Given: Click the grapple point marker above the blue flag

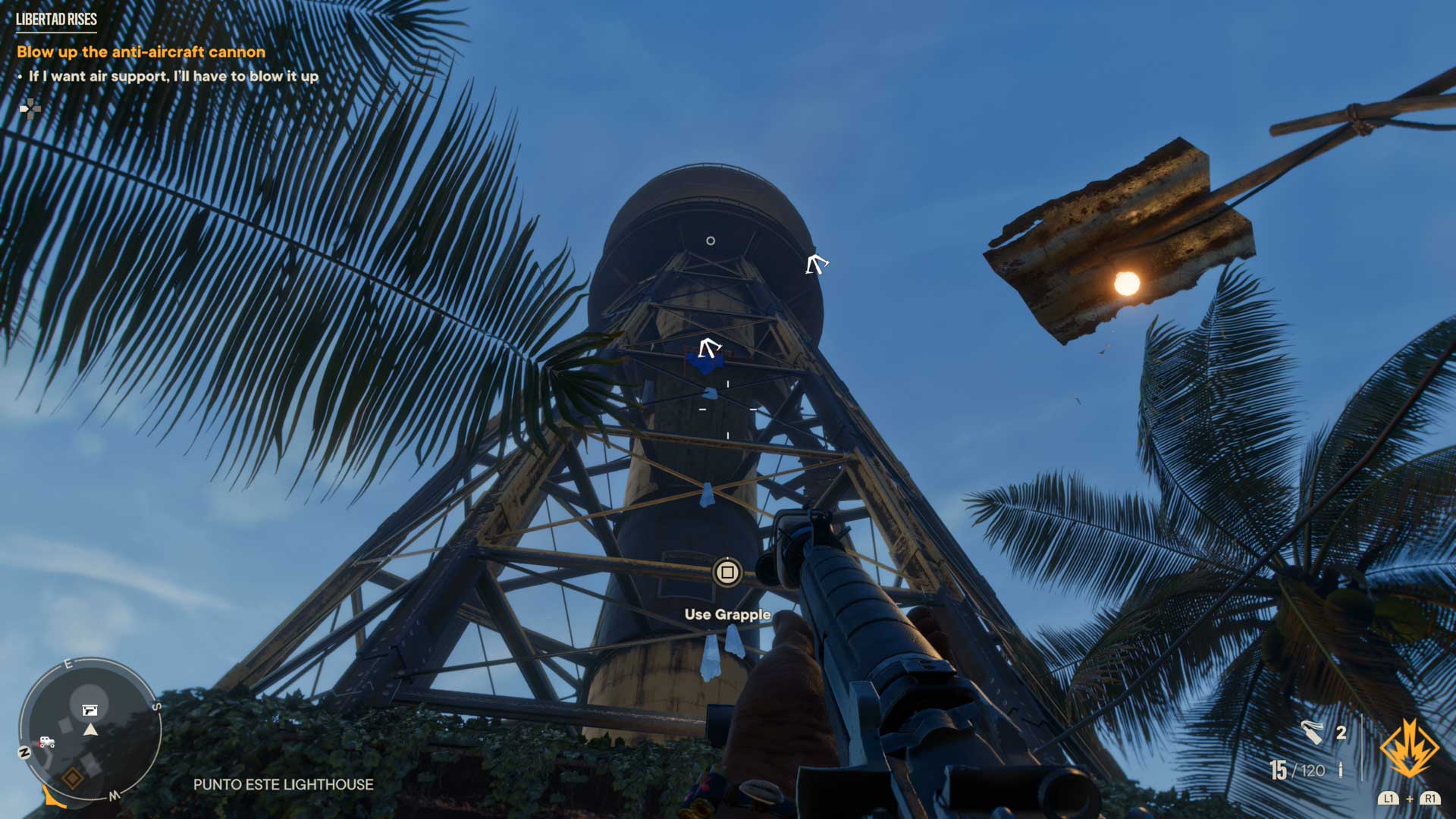Looking at the screenshot, I should pyautogui.click(x=709, y=348).
